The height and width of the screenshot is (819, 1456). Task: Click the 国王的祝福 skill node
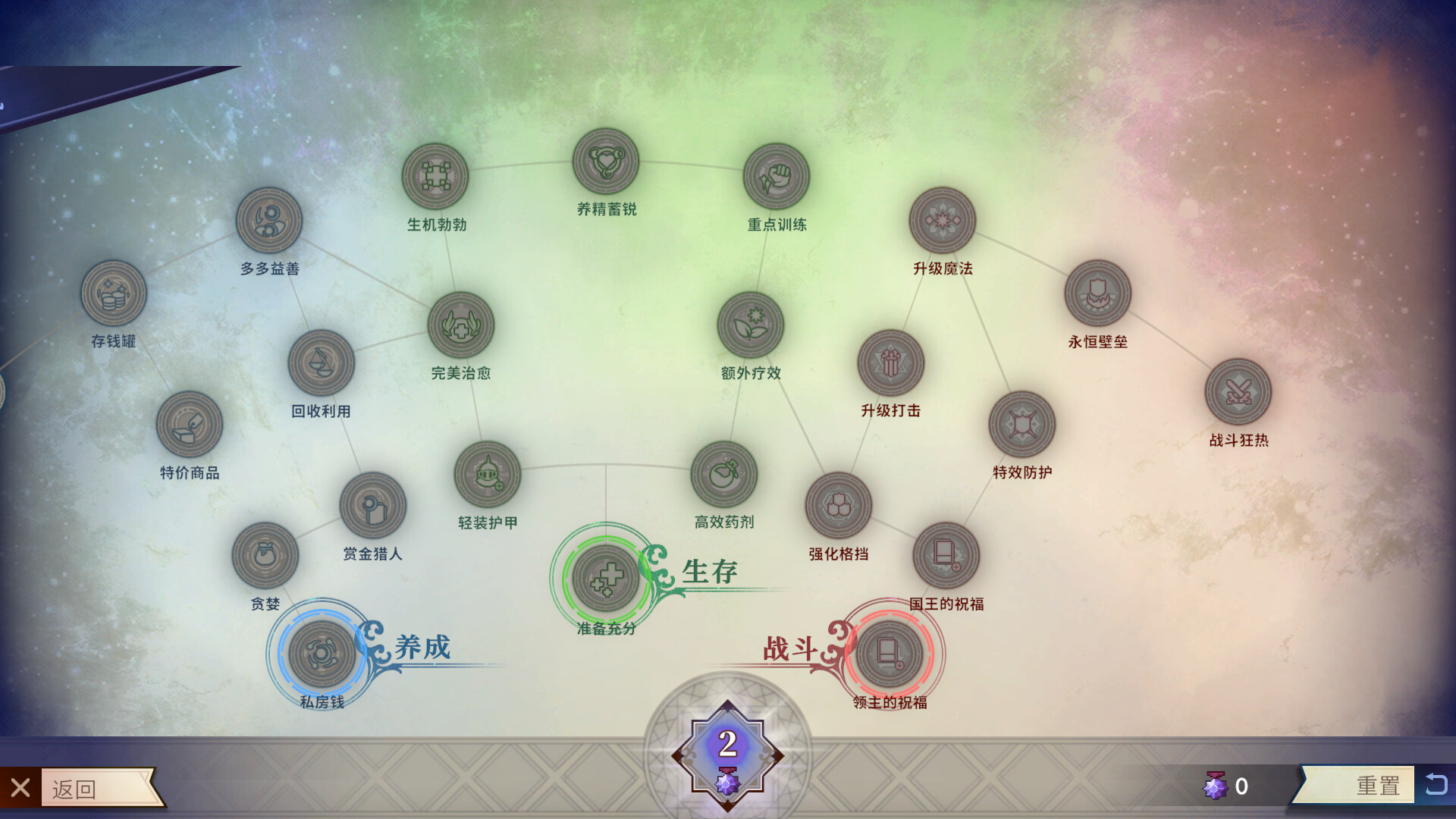pos(946,555)
